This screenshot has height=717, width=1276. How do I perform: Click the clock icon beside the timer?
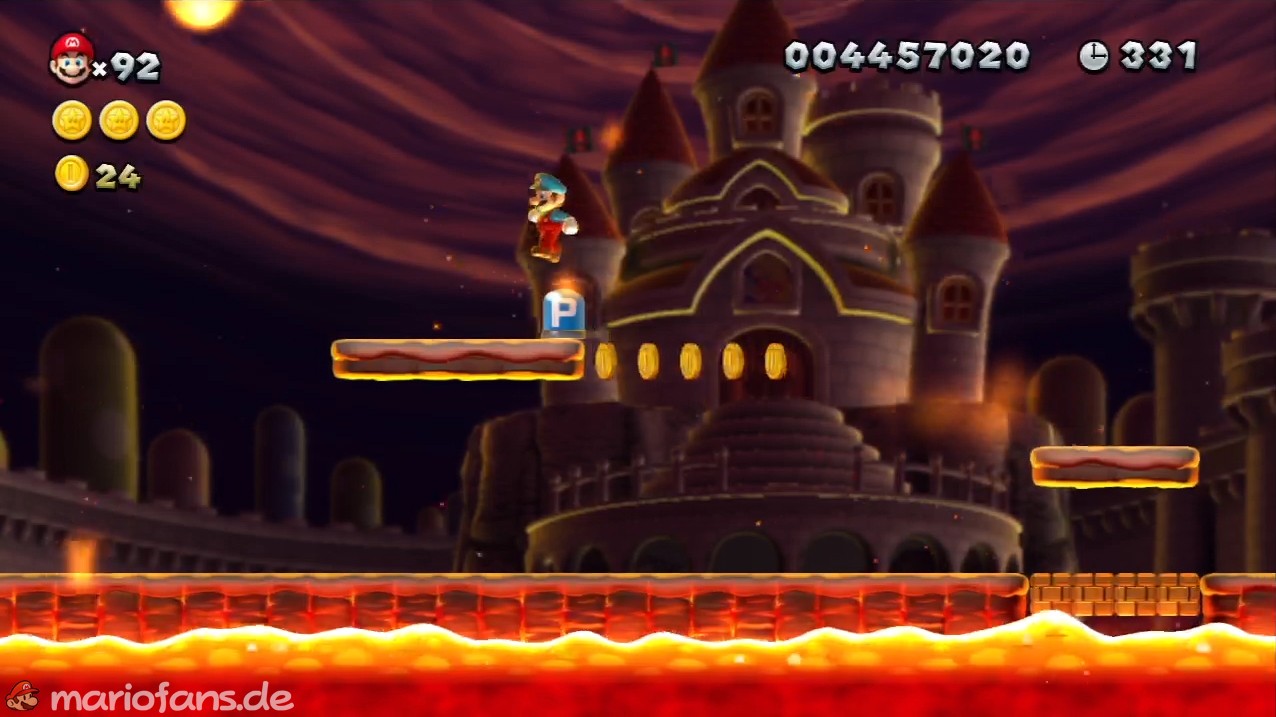(1093, 57)
